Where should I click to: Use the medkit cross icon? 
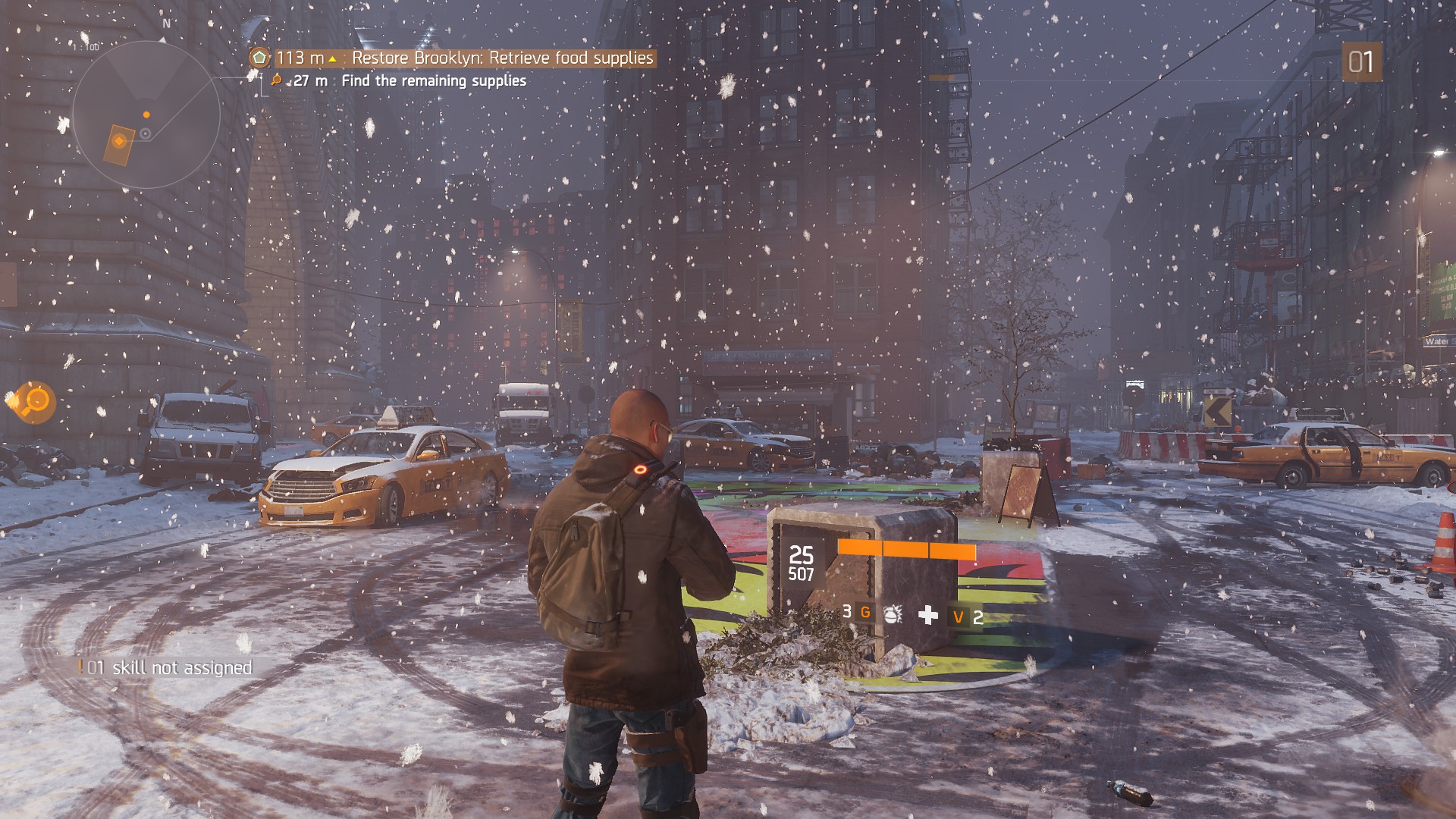(x=927, y=615)
